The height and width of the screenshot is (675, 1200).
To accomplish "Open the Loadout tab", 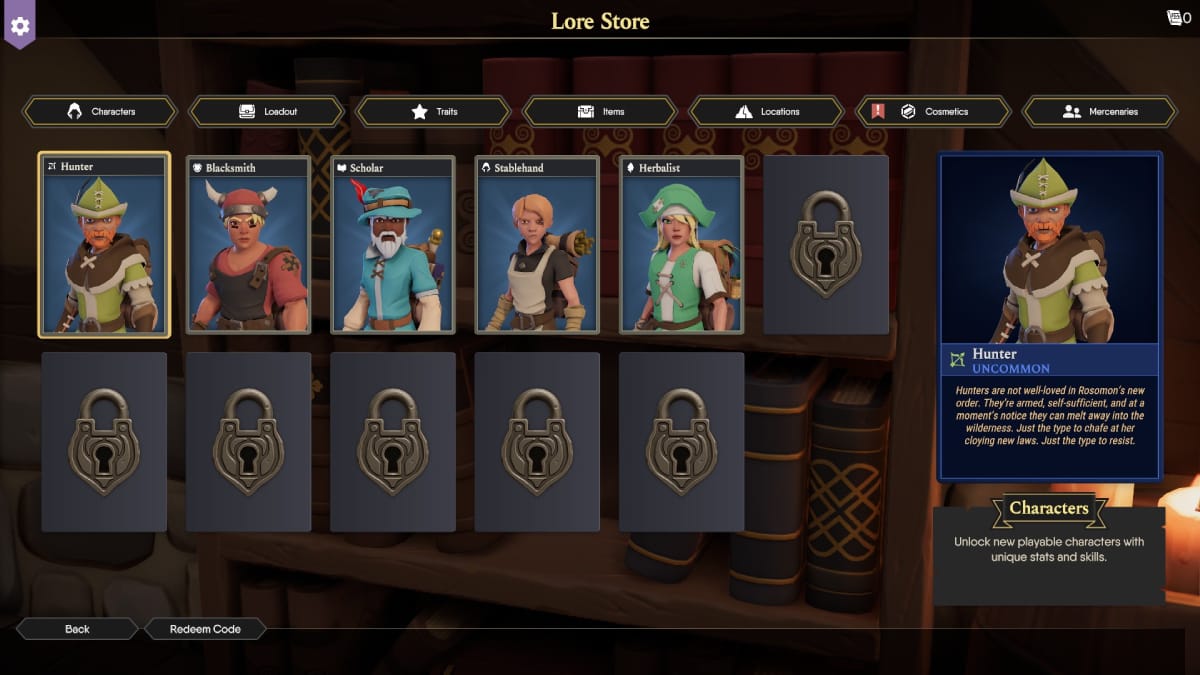I will coord(267,112).
